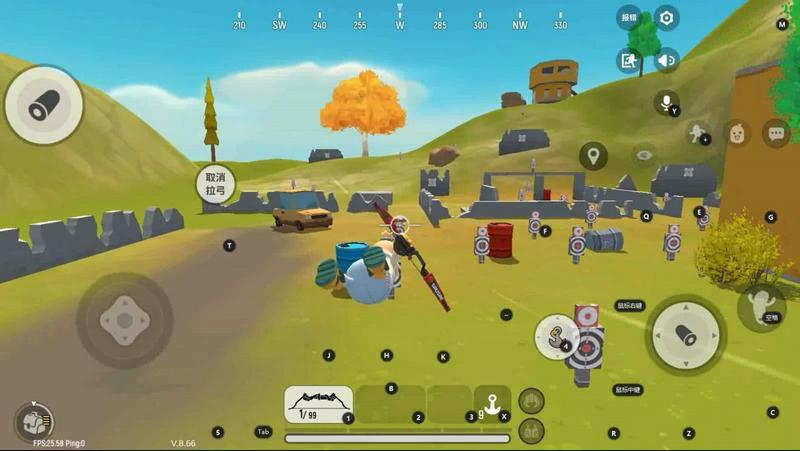Select the bow weapon slot
The width and height of the screenshot is (800, 451).
[x=318, y=404]
